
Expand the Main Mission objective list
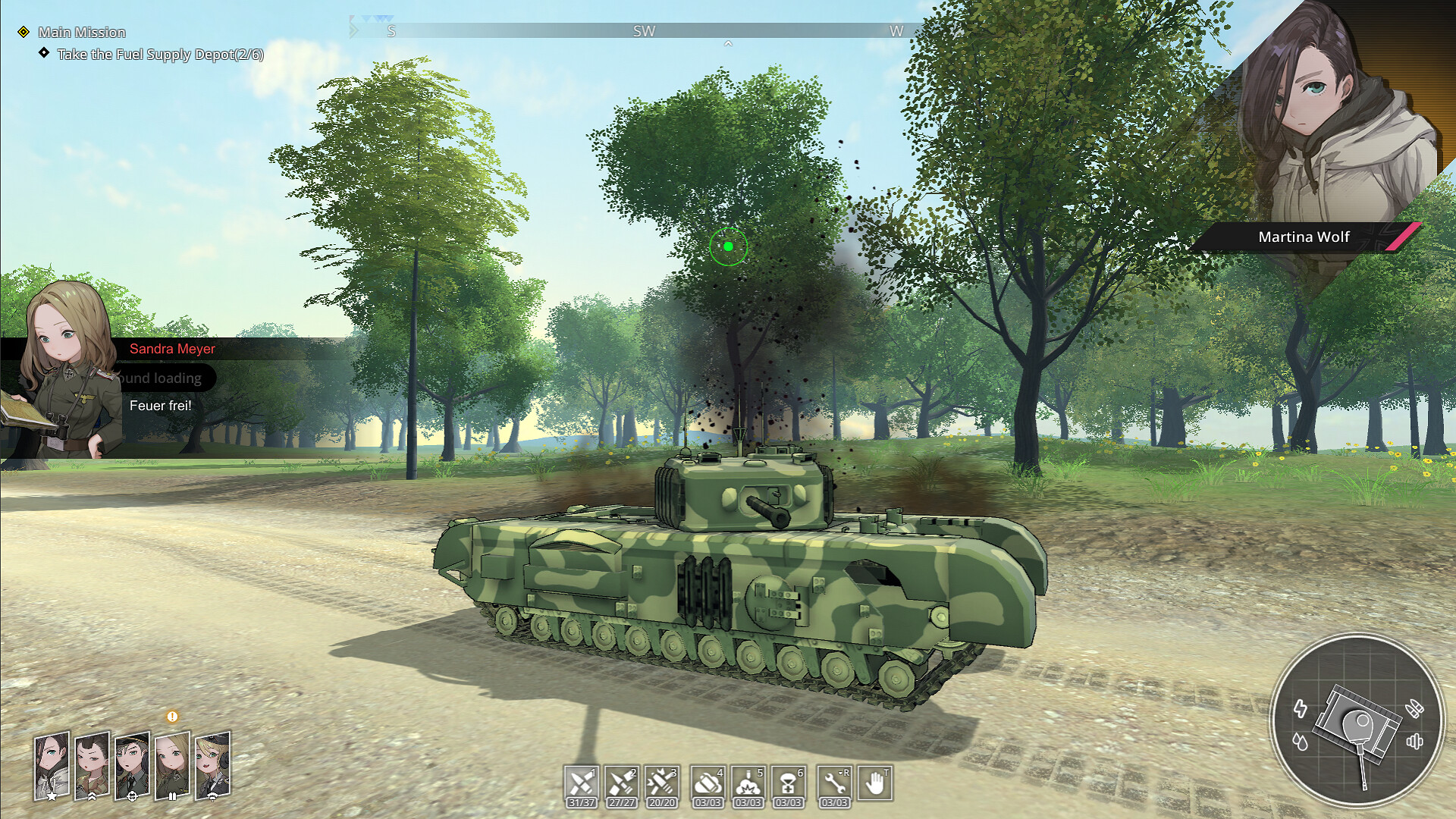click(x=83, y=33)
